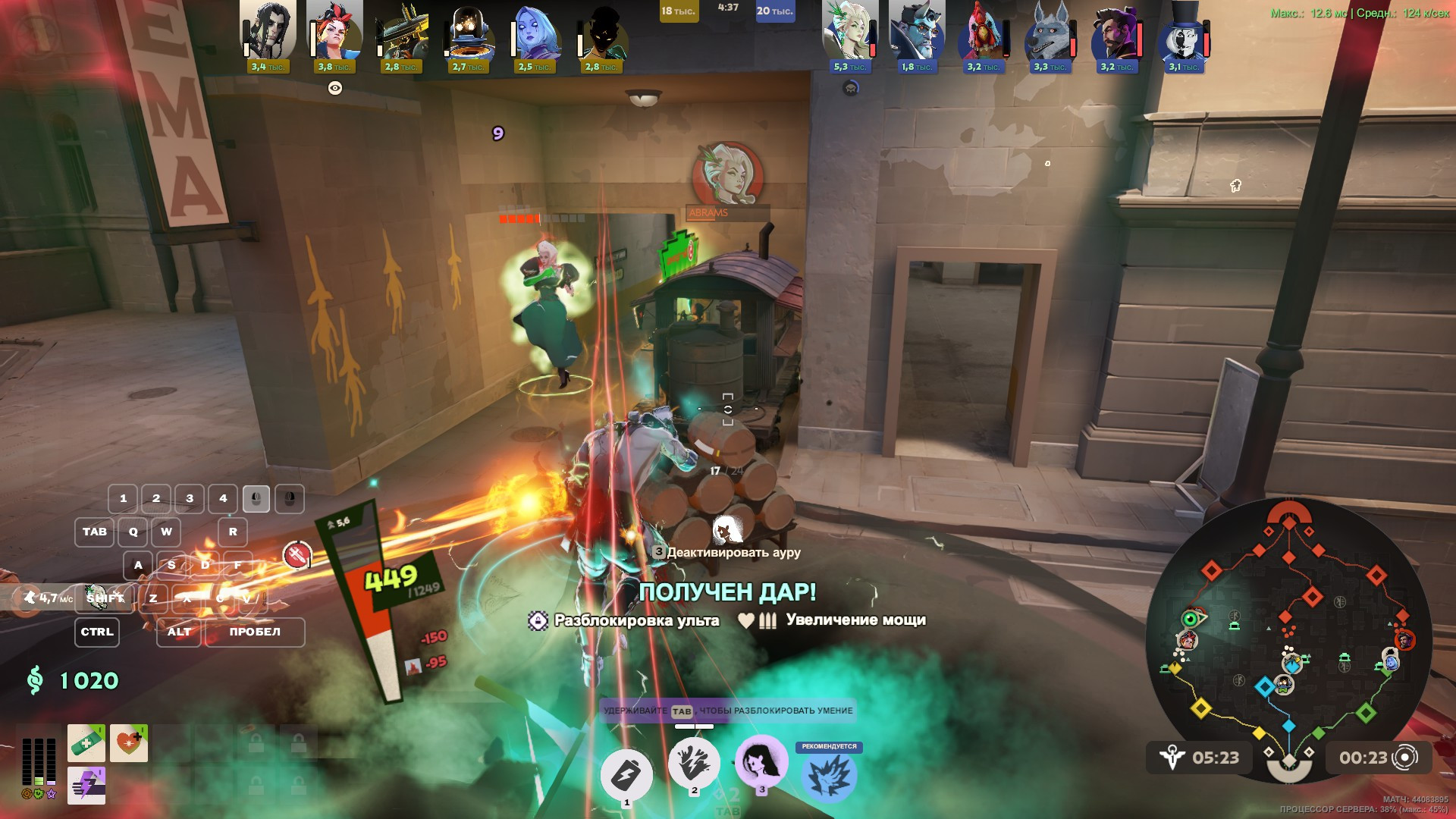Image resolution: width=1456 pixels, height=819 pixels.
Task: Click the locked item slot to unlock it
Action: [257, 742]
